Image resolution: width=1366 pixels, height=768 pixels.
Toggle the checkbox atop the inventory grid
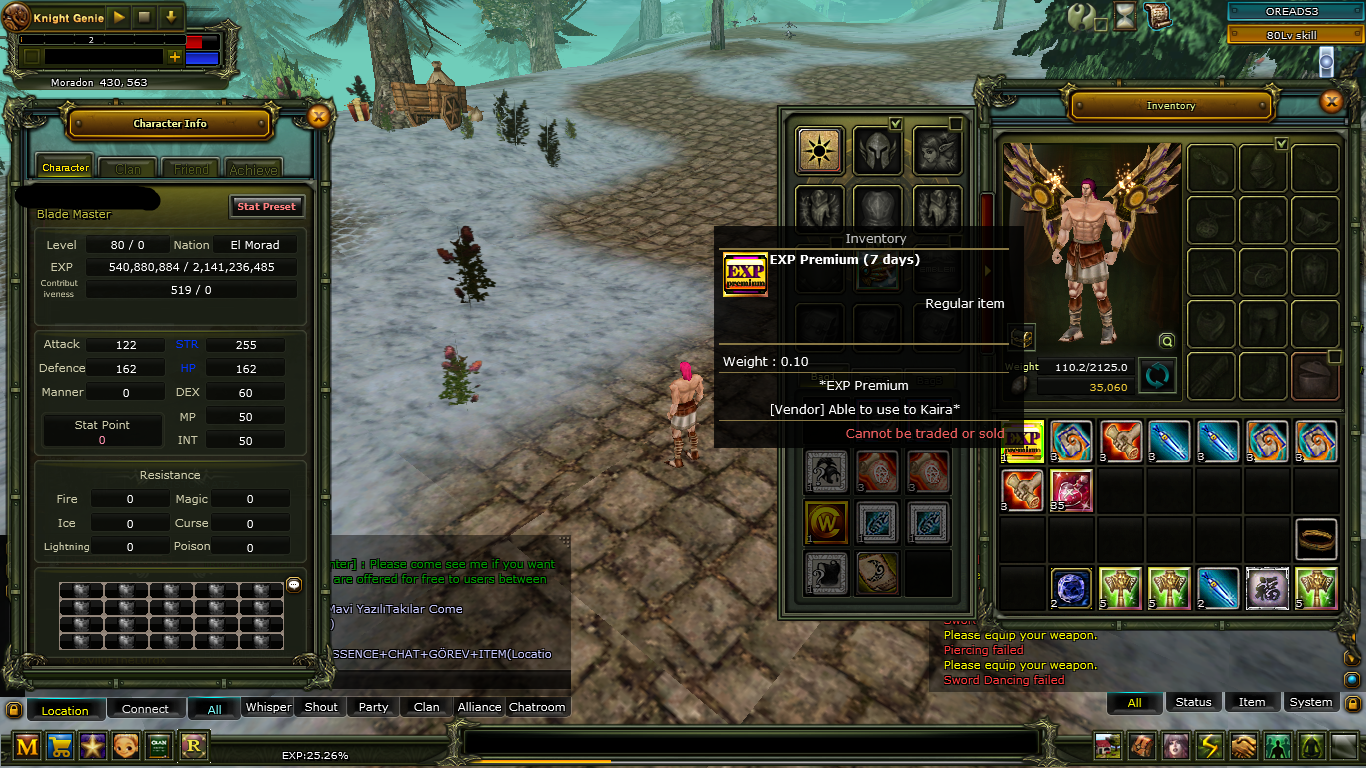click(1281, 143)
